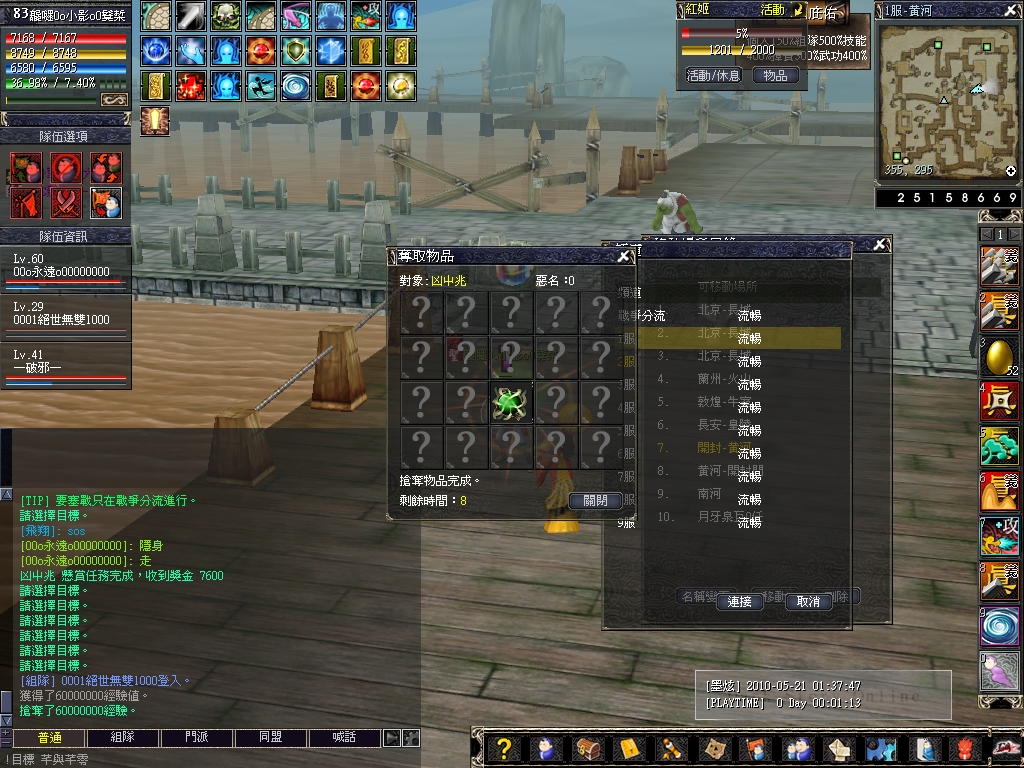Switch to the 普通 chat tab
The height and width of the screenshot is (768, 1024).
coord(49,737)
